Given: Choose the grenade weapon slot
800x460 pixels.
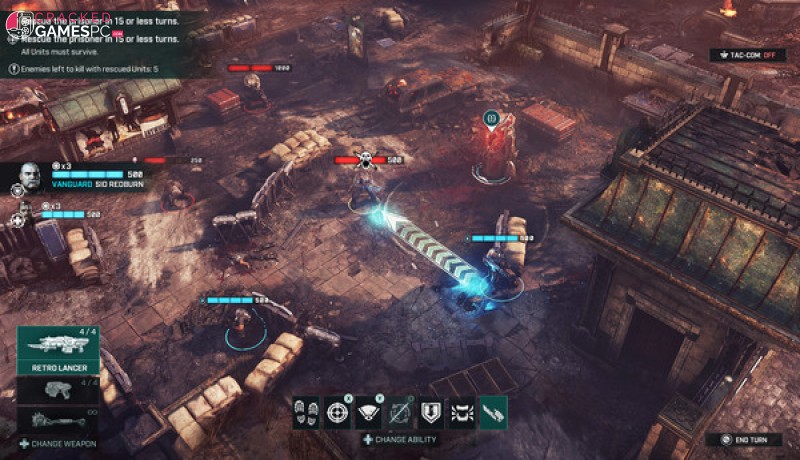Looking at the screenshot, I should tap(59, 418).
